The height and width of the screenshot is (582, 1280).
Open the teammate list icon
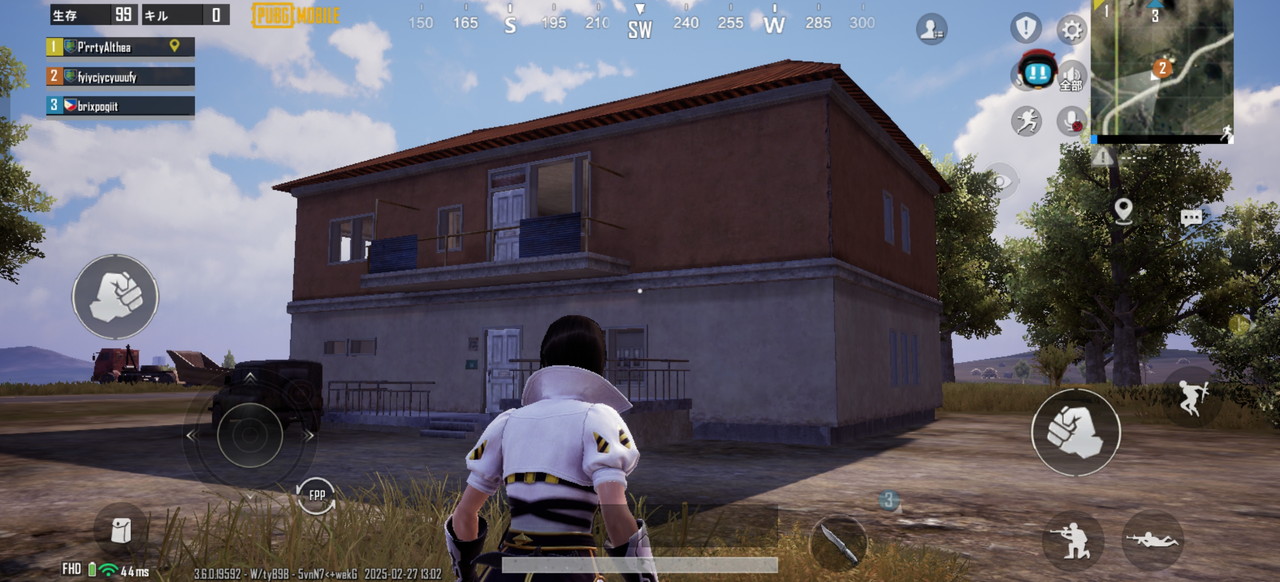(931, 29)
